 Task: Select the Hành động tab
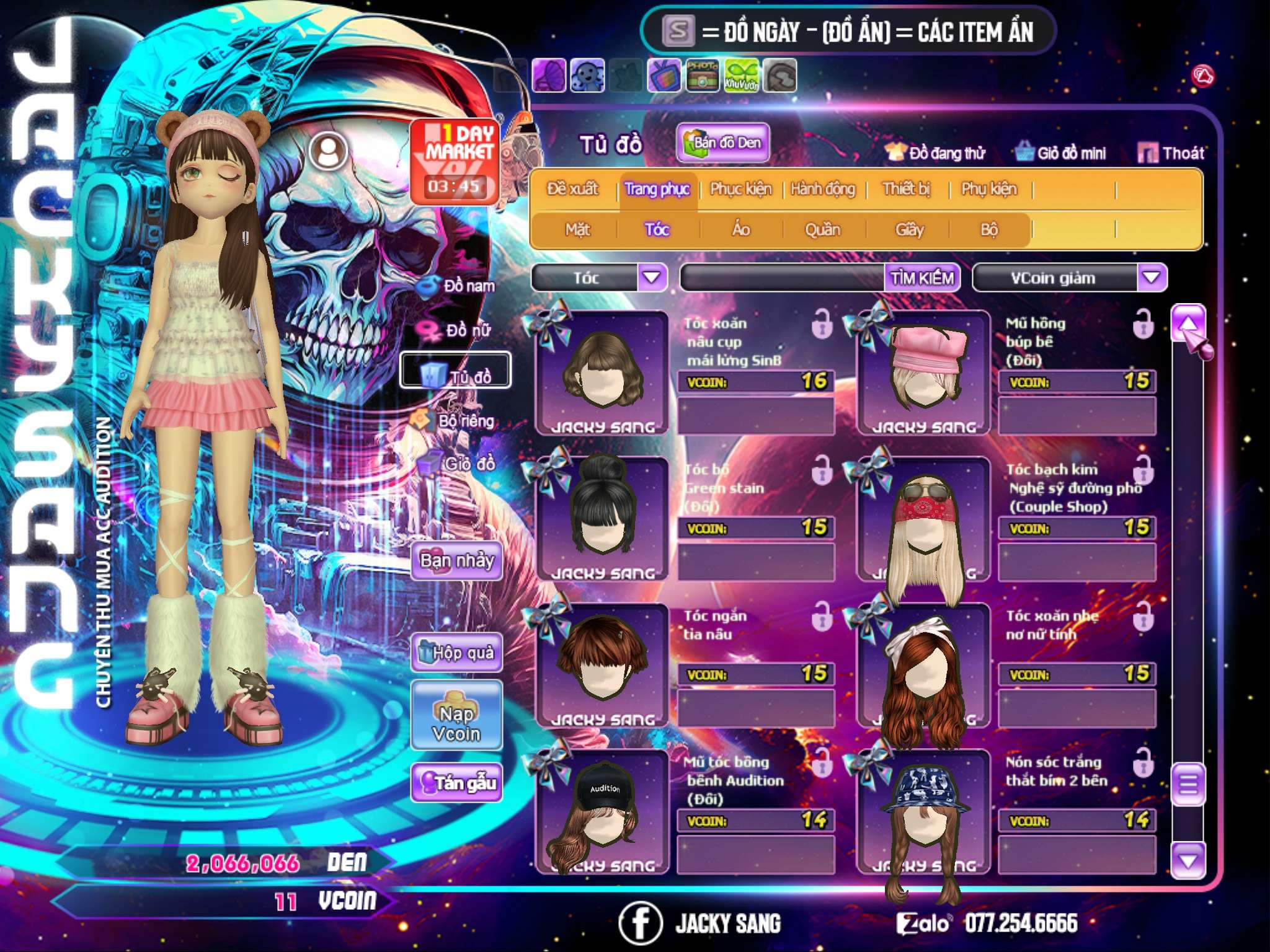tap(823, 189)
